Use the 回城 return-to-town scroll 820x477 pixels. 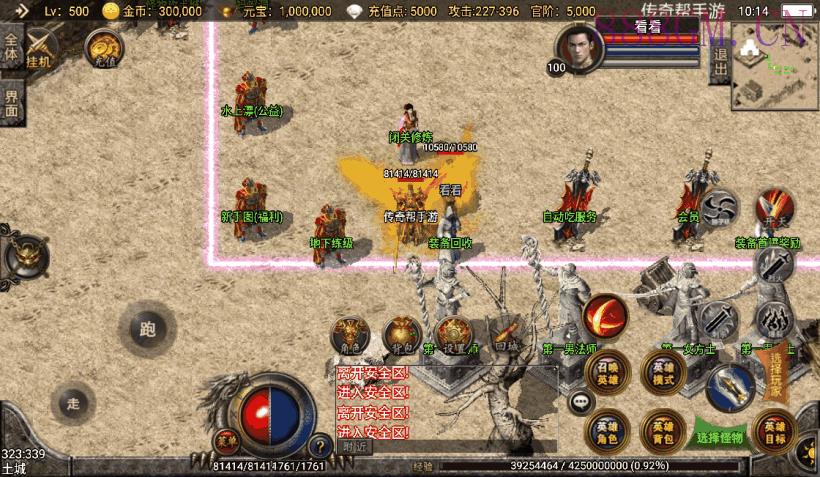pyautogui.click(x=504, y=336)
